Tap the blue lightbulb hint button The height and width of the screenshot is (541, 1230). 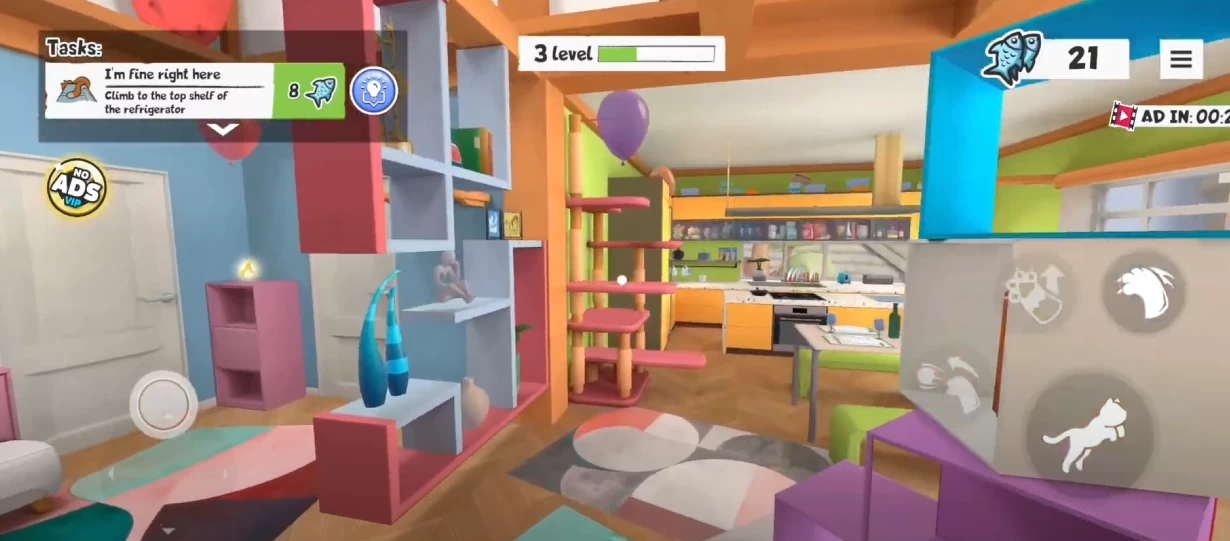click(374, 92)
